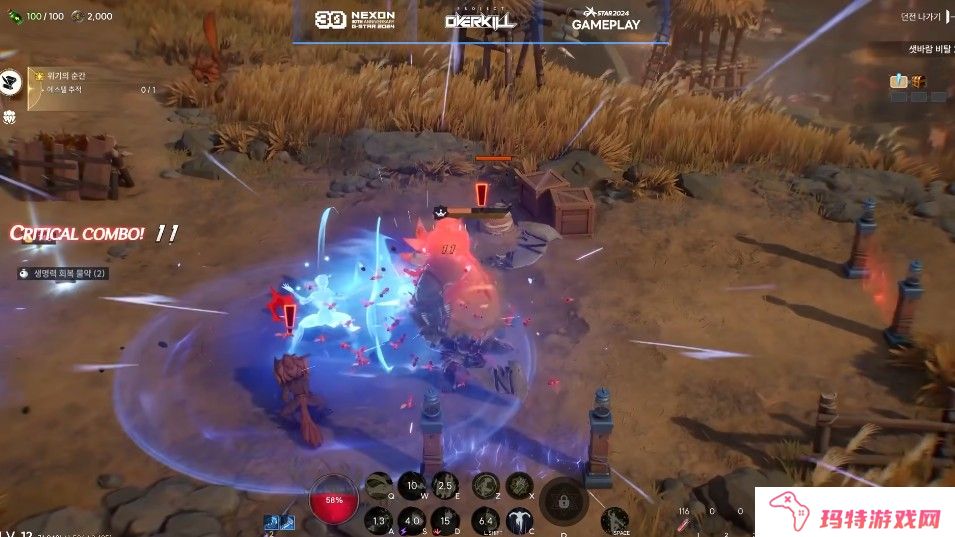Activate the Z skill icon
The height and width of the screenshot is (537, 955).
486,487
